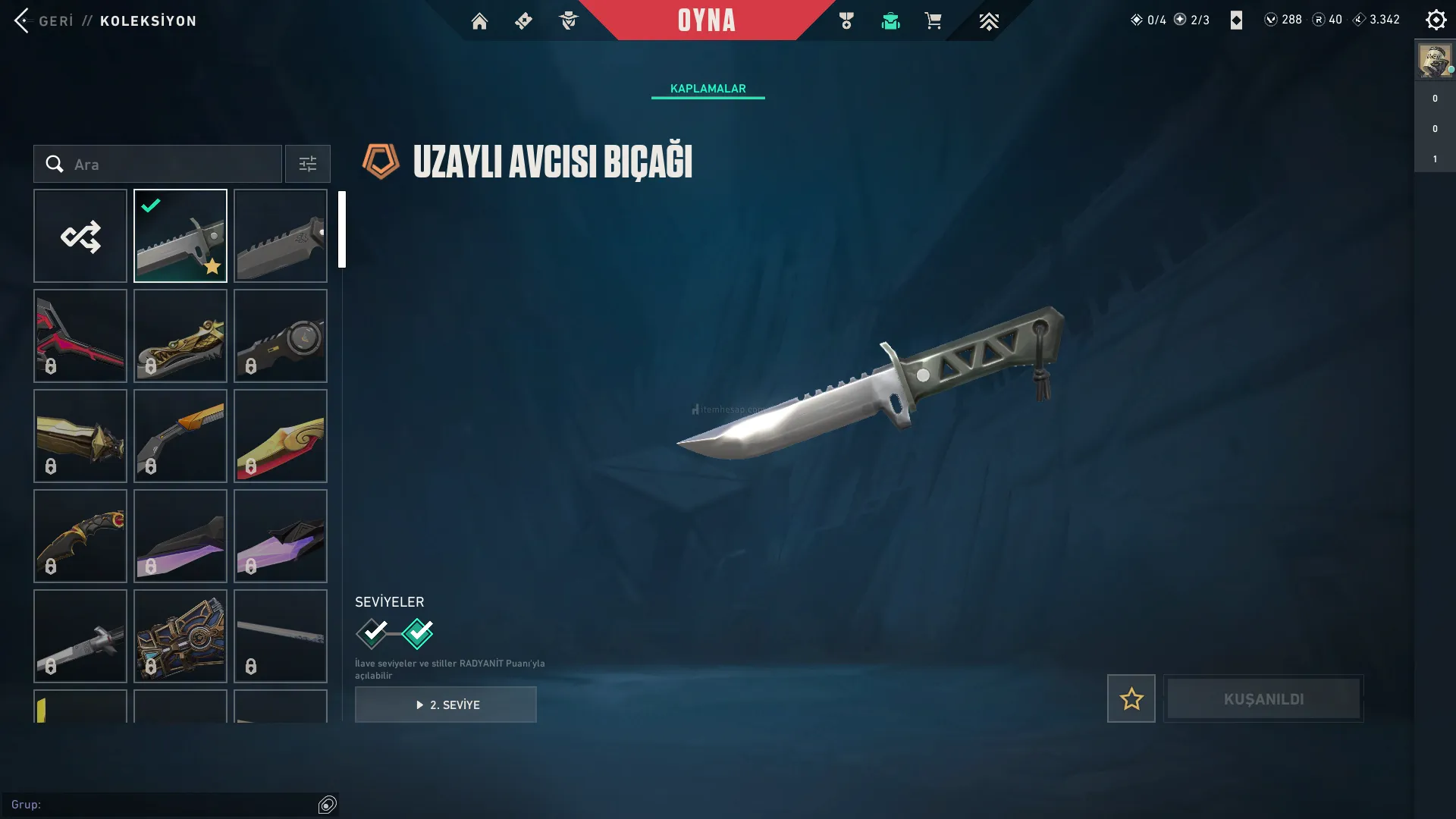Select the second level checkmark
Viewport: 1456px width, 819px height.
tap(418, 633)
